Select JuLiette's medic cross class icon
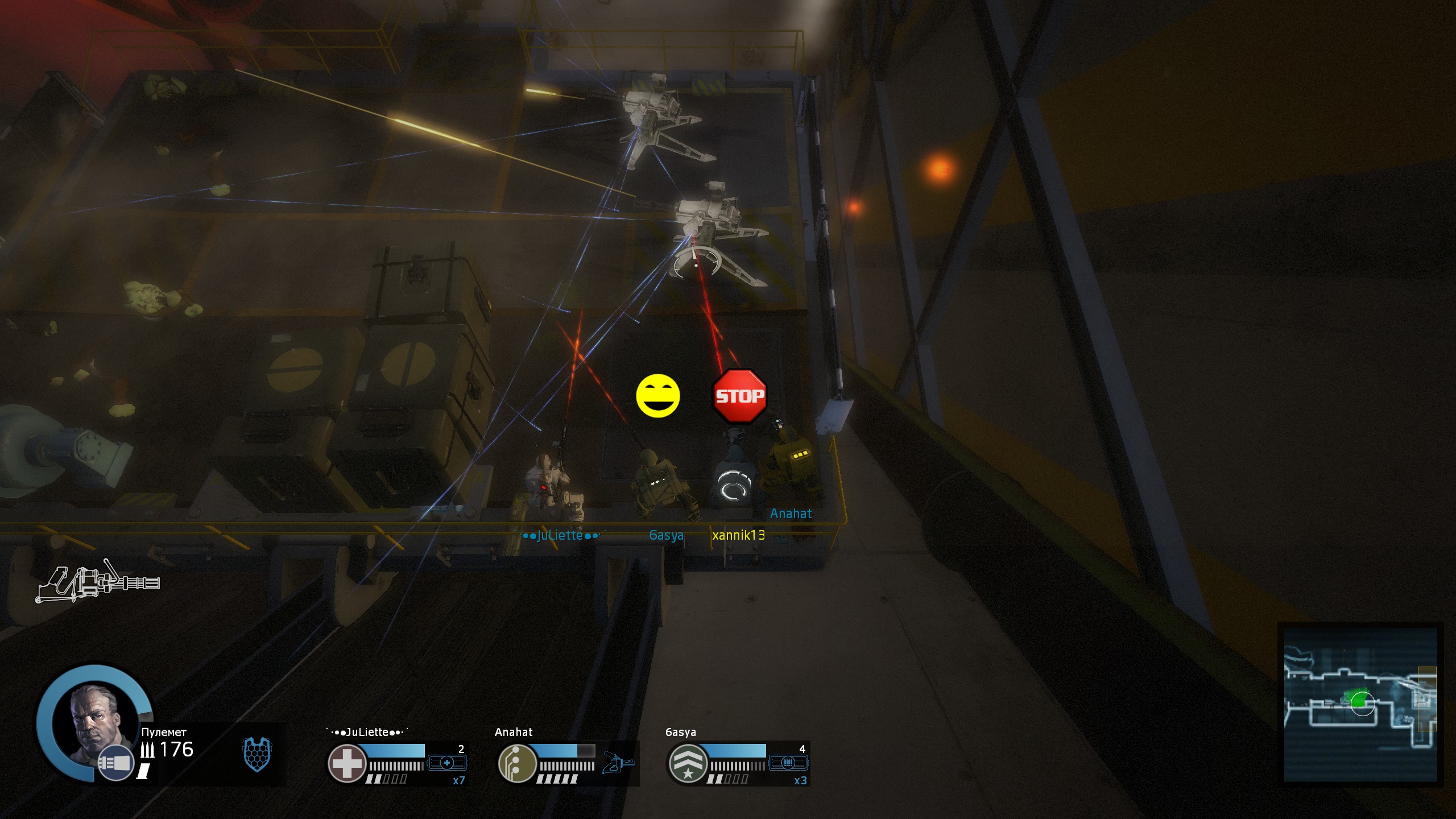The image size is (1456, 819). tap(346, 763)
